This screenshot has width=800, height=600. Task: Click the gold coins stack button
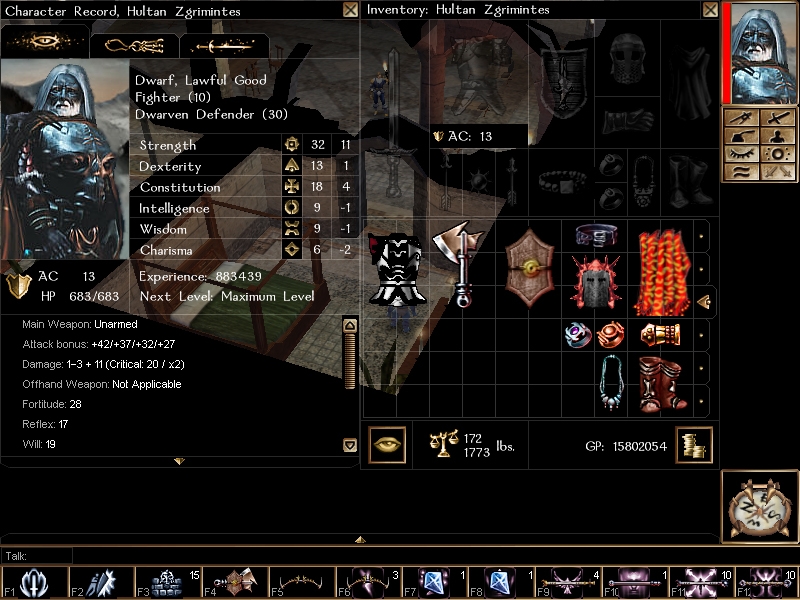click(693, 445)
